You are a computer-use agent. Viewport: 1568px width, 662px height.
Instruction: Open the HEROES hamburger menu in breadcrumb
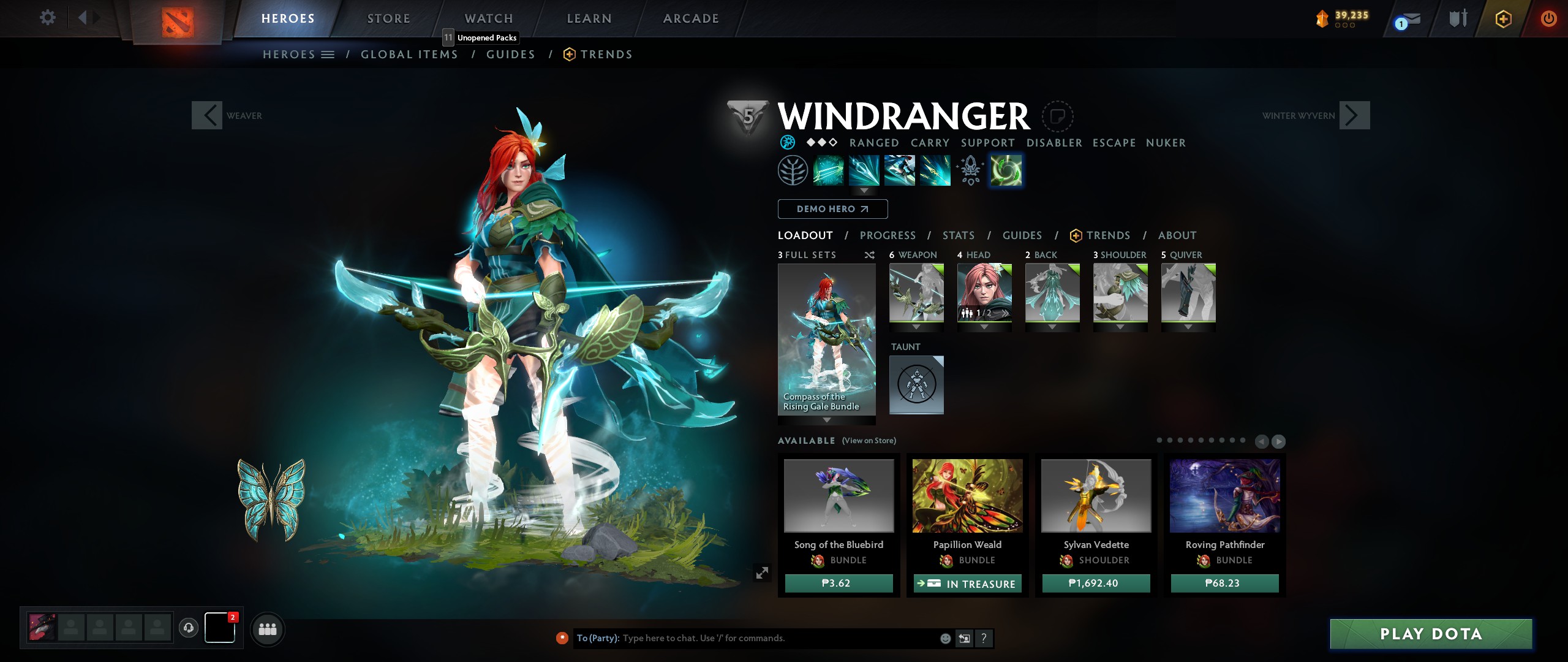pos(329,54)
